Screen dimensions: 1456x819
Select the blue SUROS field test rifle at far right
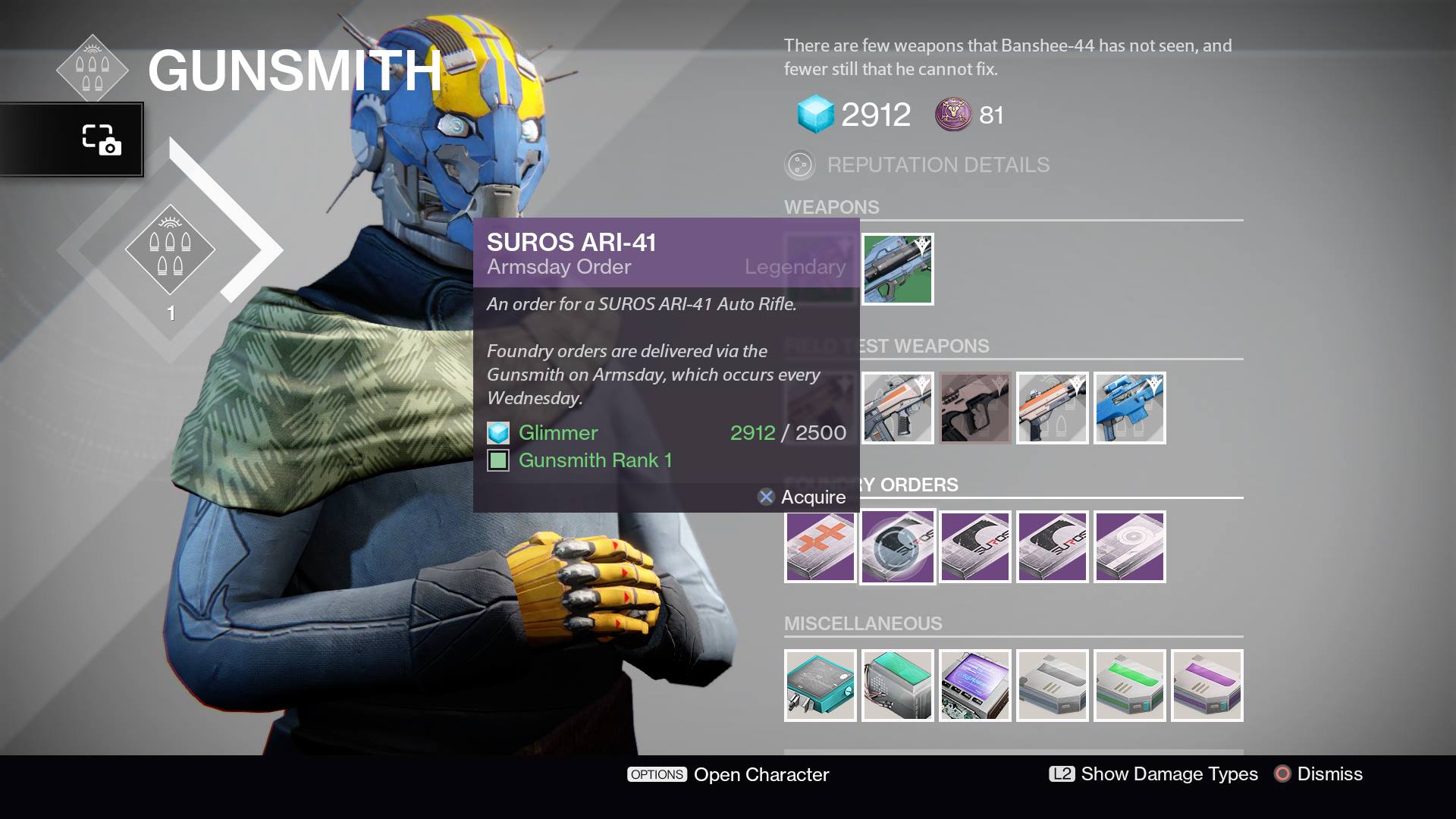1129,408
